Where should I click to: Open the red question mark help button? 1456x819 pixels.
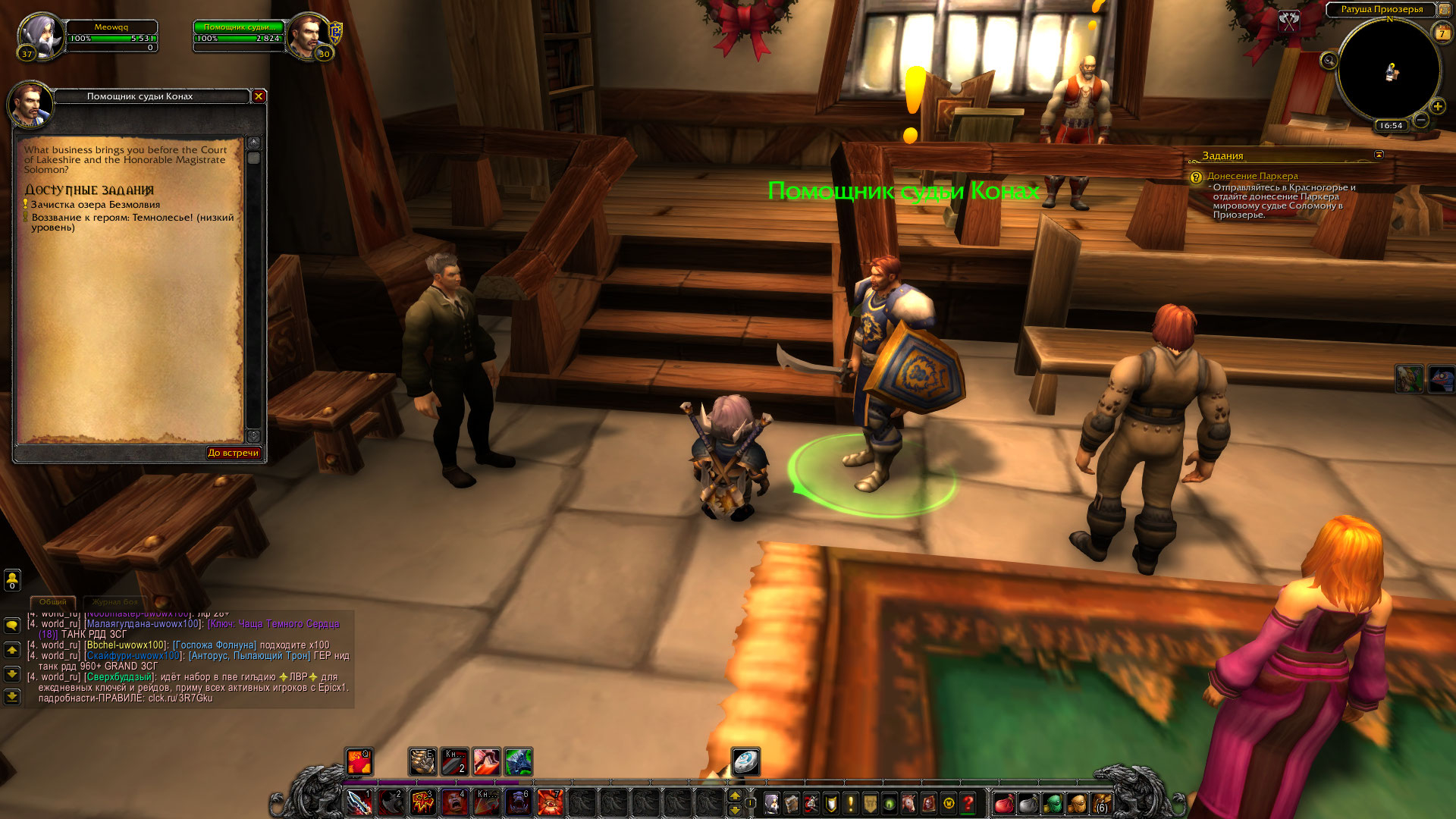pos(968,802)
